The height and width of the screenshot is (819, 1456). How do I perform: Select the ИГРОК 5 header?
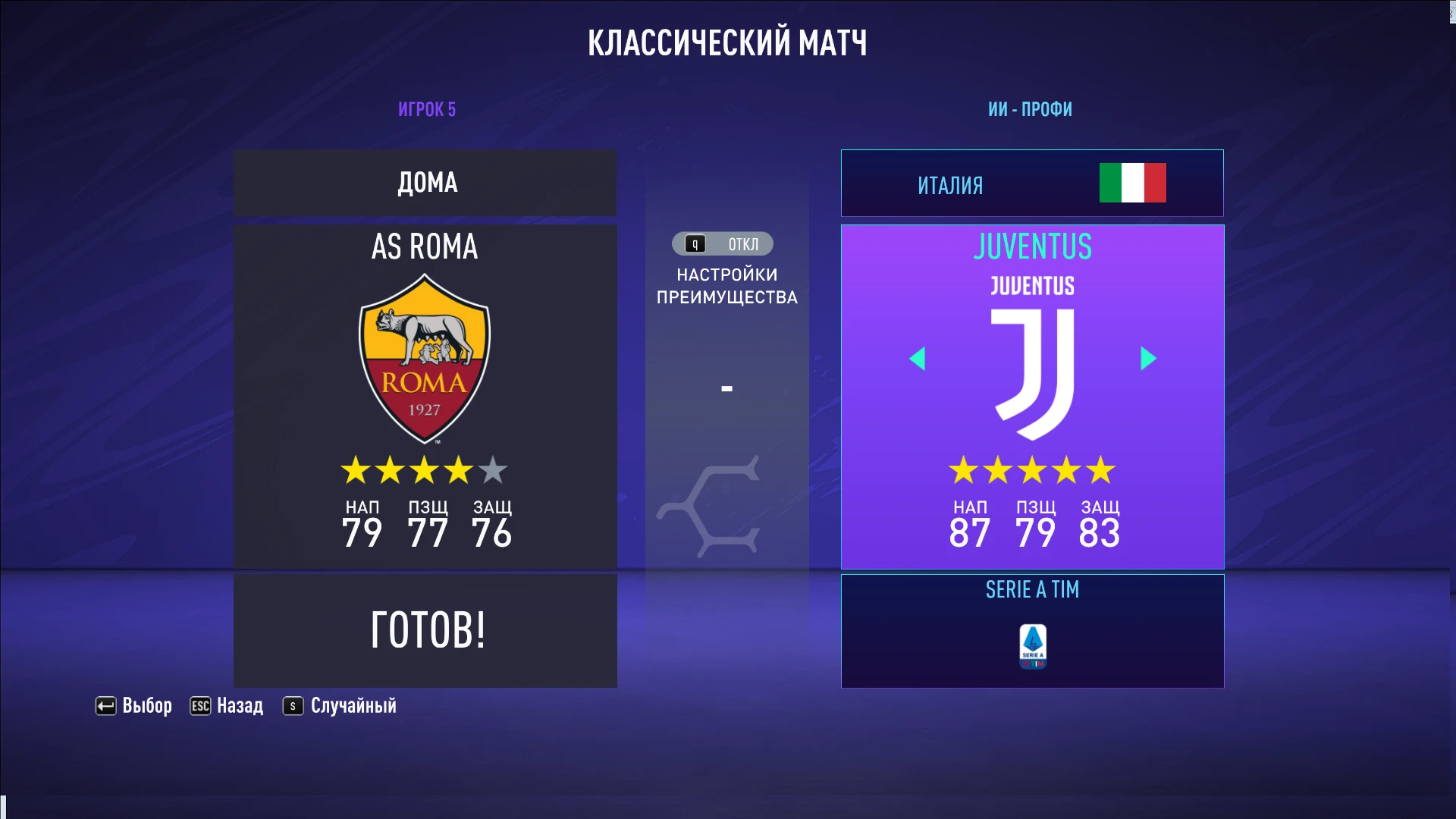pyautogui.click(x=425, y=108)
